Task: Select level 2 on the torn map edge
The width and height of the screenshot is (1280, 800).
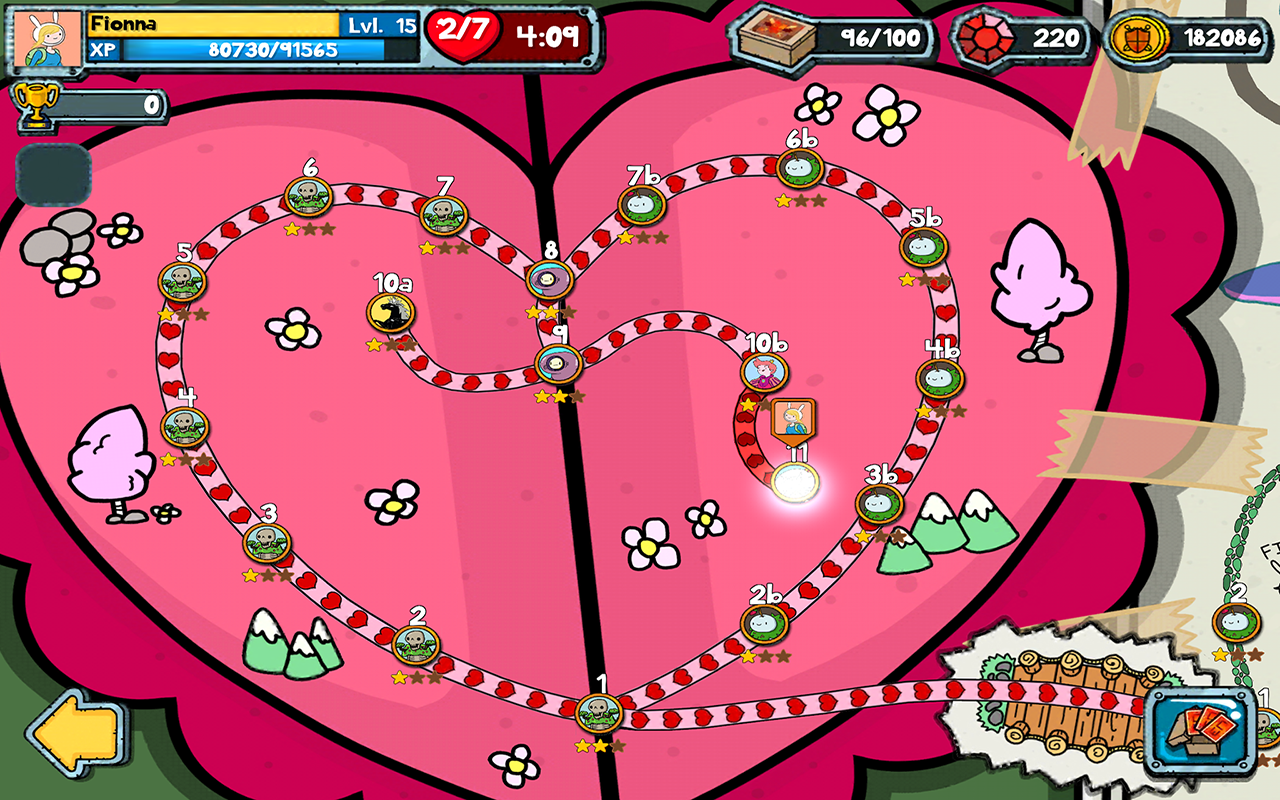Action: pos(1236,620)
